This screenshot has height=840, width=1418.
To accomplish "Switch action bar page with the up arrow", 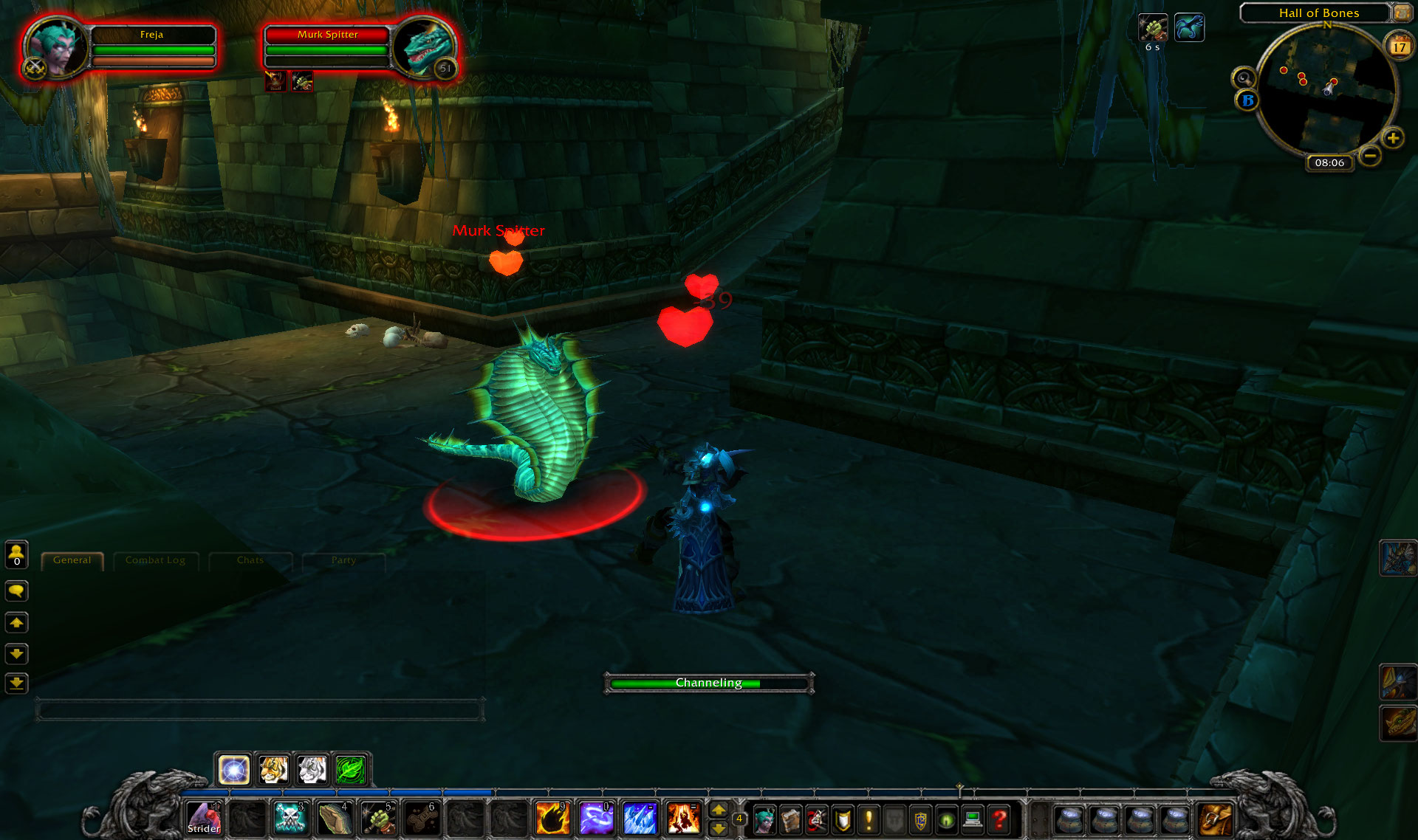I will point(719,810).
